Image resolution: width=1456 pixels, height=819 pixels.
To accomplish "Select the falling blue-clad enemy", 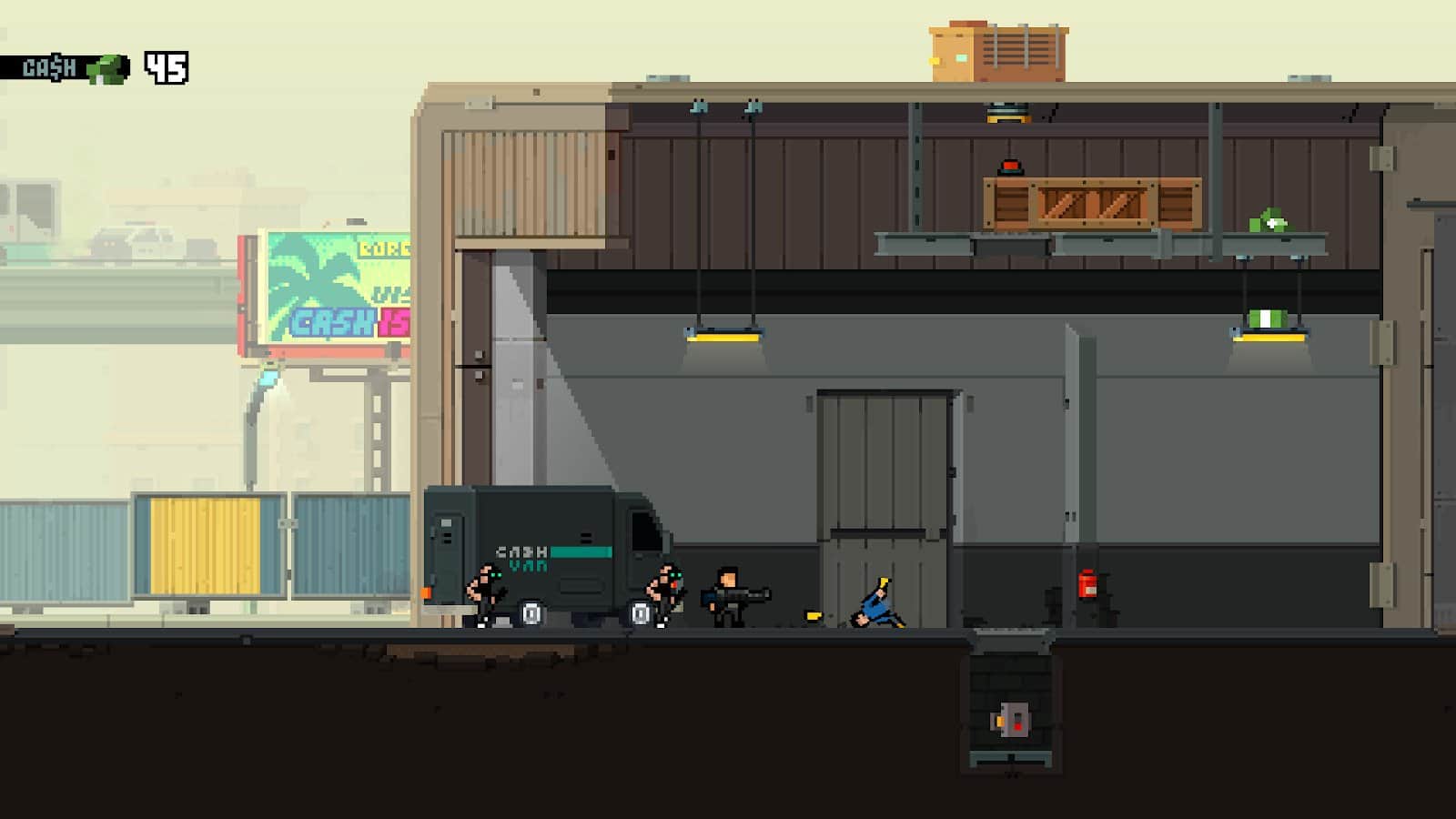I will click(872, 605).
